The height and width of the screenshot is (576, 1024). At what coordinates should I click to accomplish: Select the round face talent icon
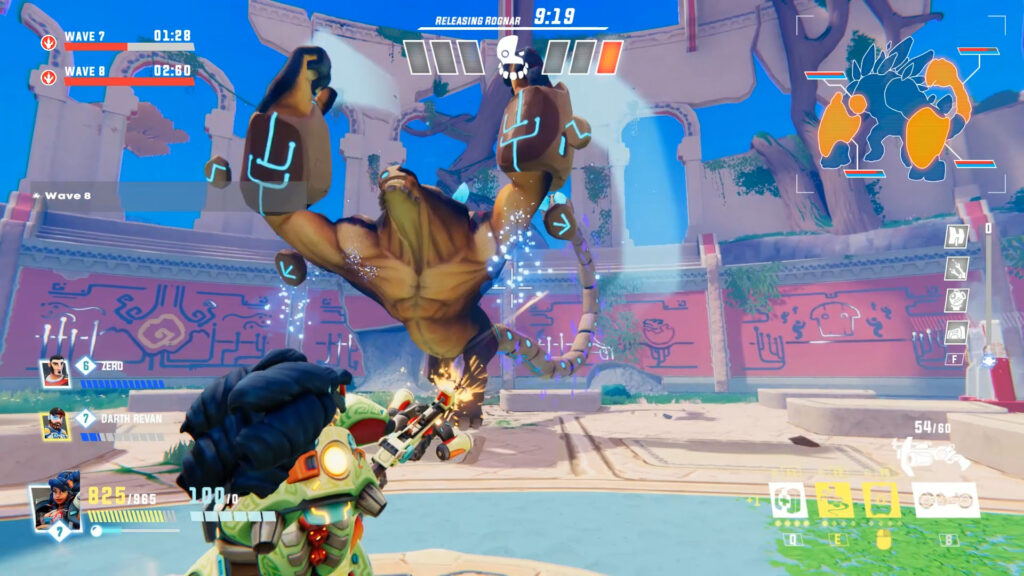tap(957, 300)
